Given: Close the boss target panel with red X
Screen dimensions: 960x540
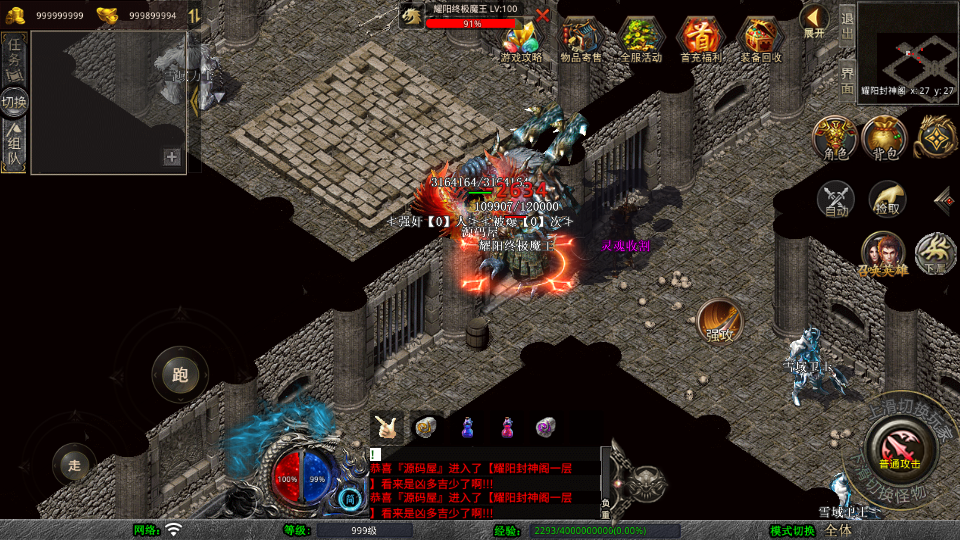Looking at the screenshot, I should 542,15.
